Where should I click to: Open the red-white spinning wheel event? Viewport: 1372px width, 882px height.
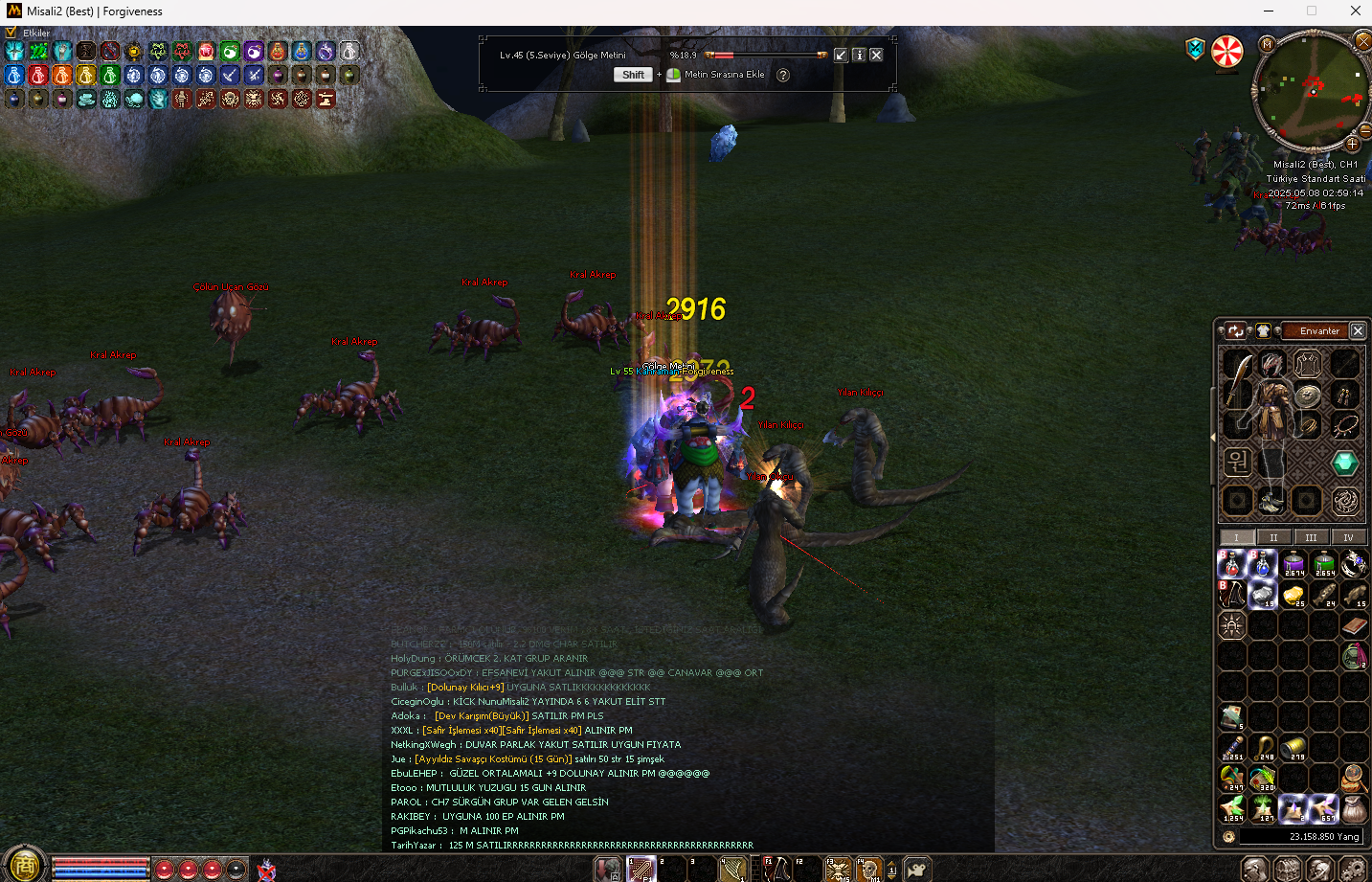coord(1227,52)
